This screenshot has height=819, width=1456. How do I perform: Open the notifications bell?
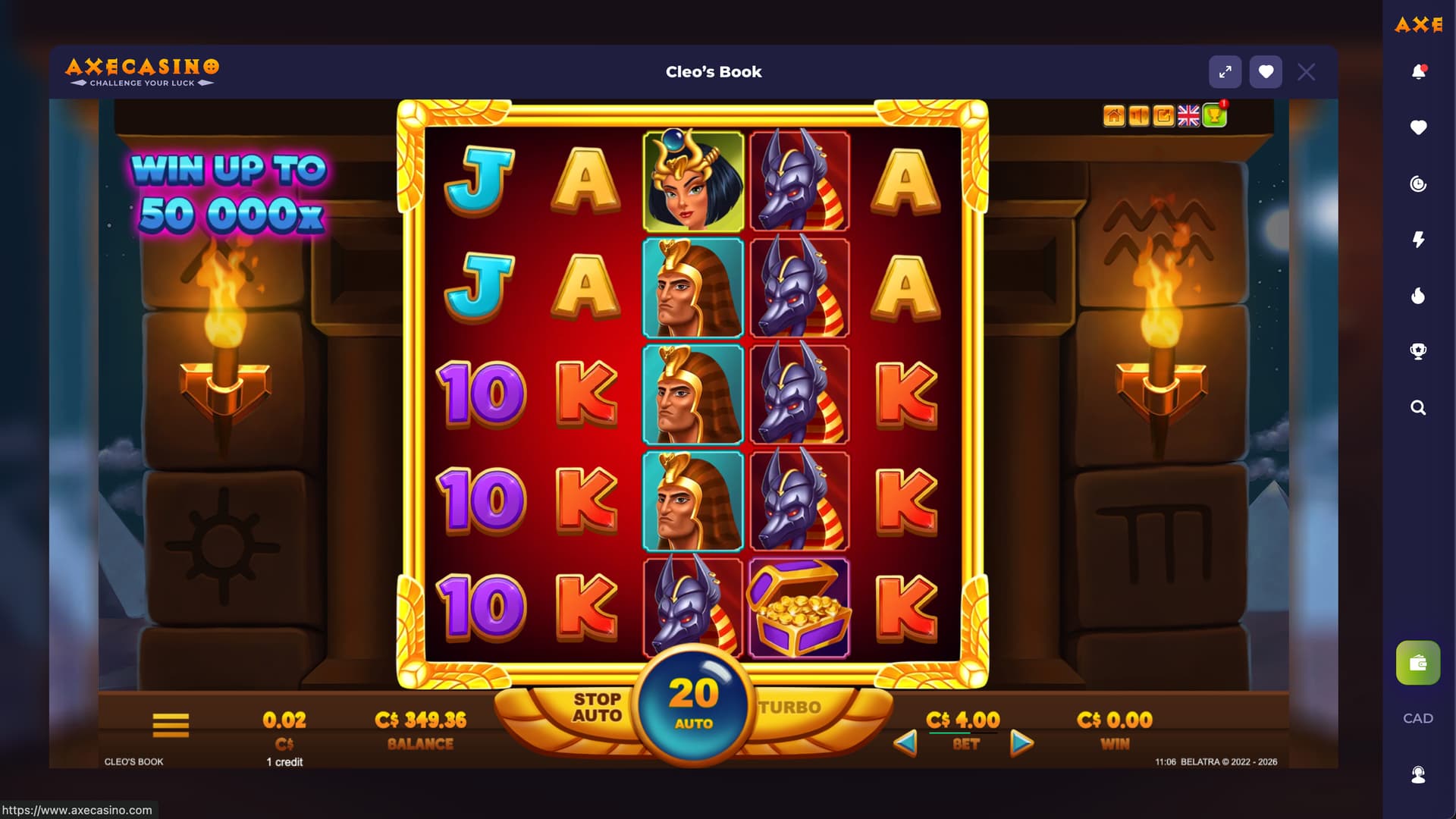click(1418, 72)
